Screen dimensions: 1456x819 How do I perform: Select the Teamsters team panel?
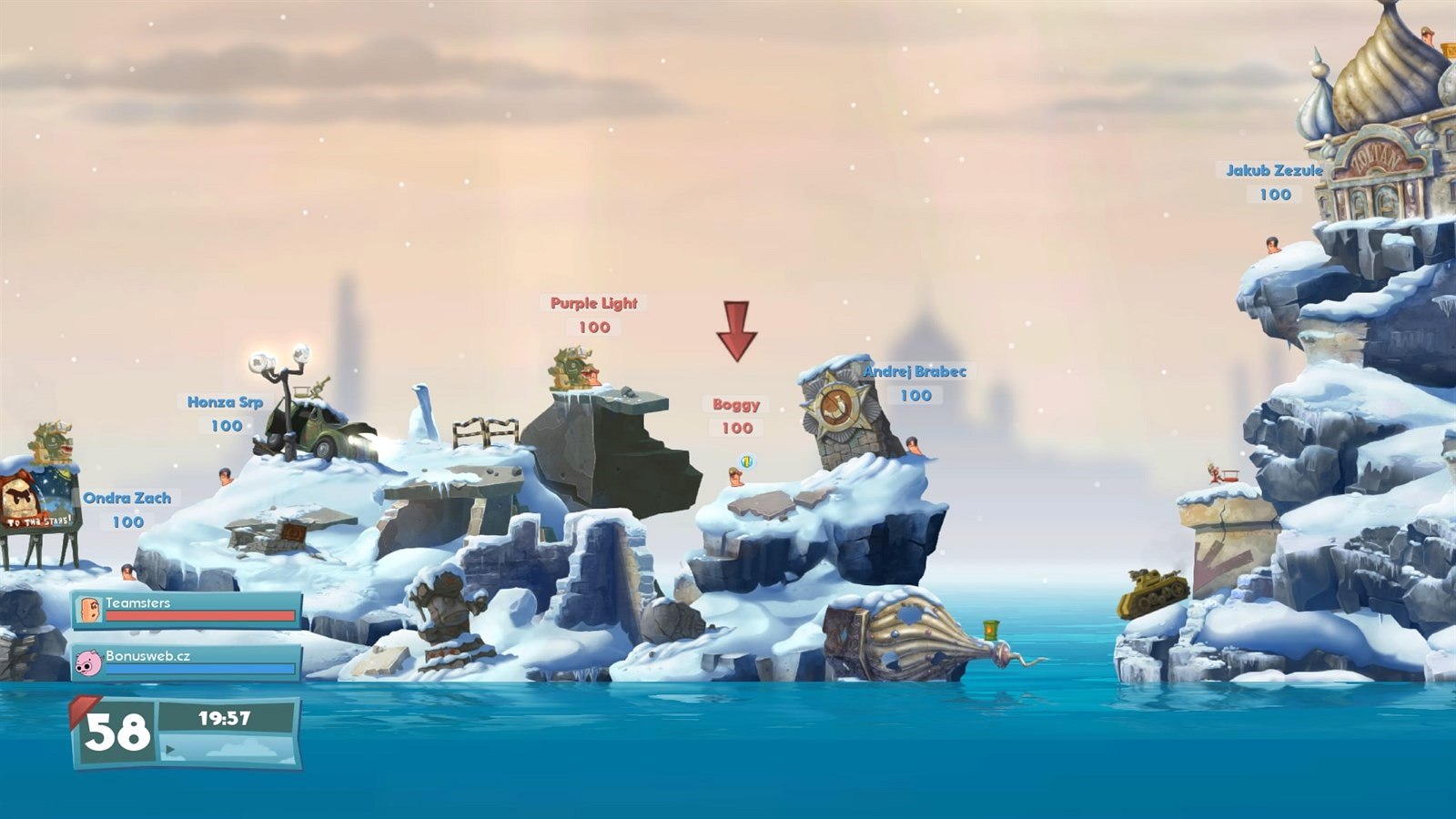187,609
